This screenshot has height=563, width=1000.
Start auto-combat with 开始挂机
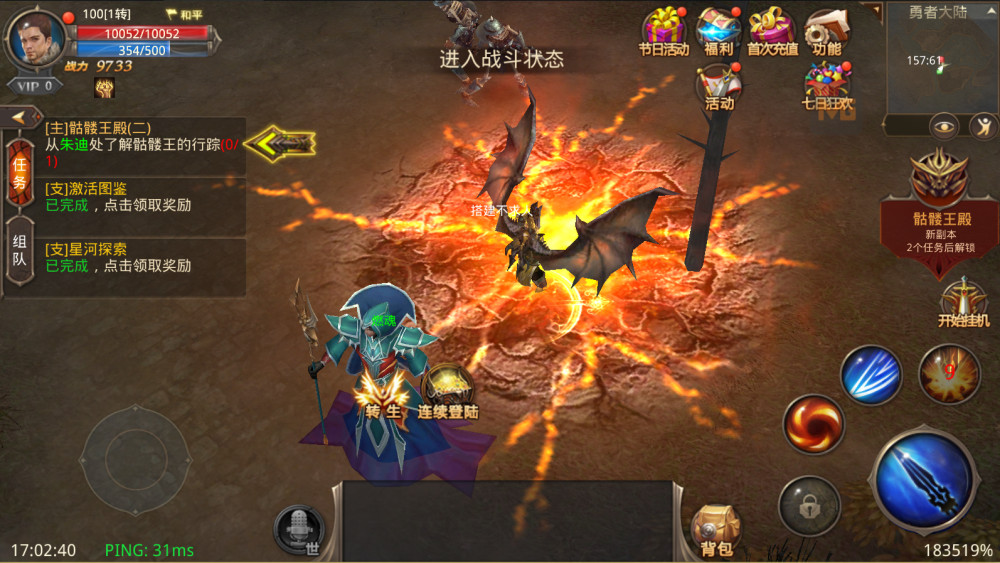click(964, 302)
